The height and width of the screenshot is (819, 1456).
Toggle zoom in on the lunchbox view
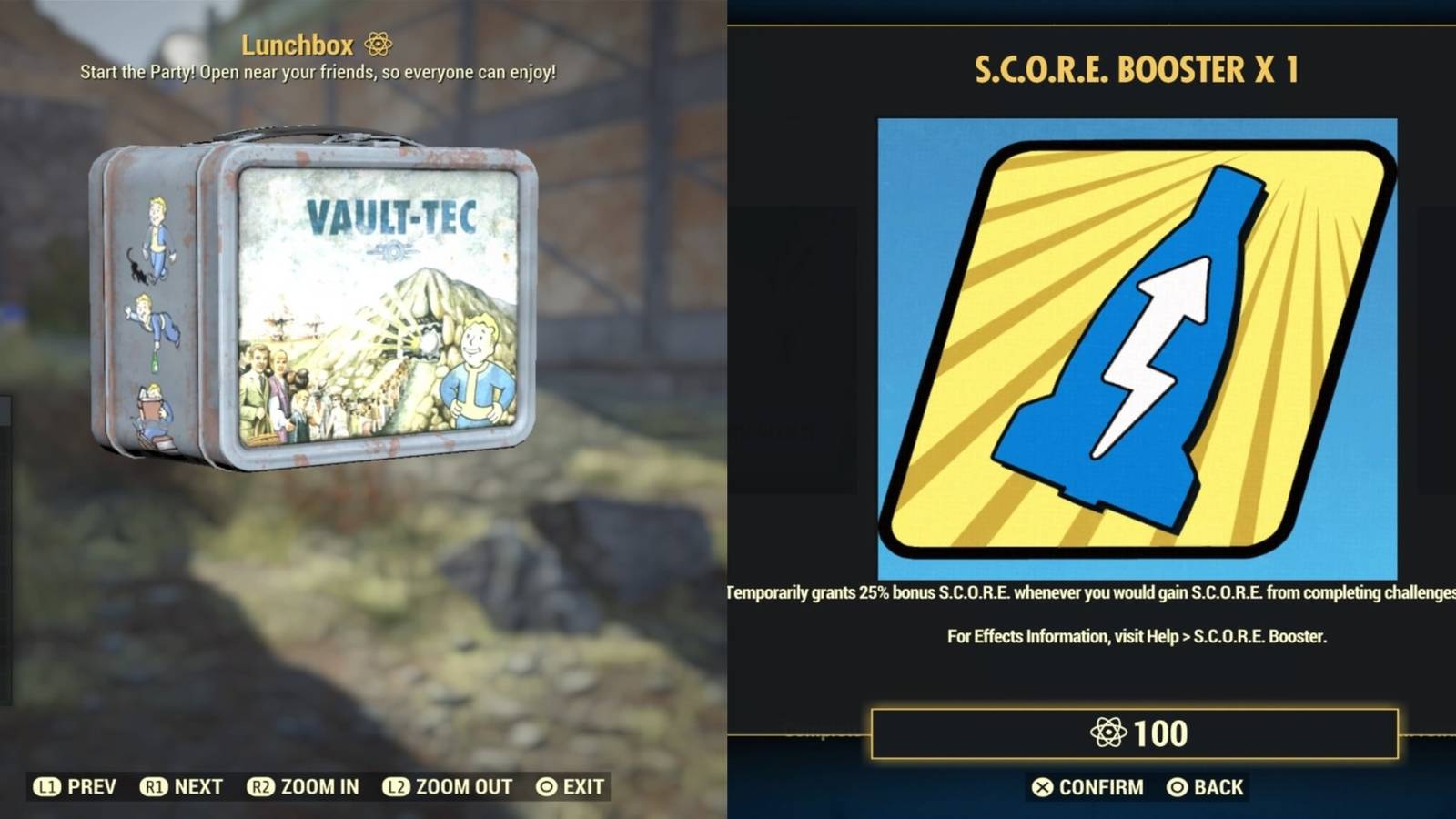point(309,786)
